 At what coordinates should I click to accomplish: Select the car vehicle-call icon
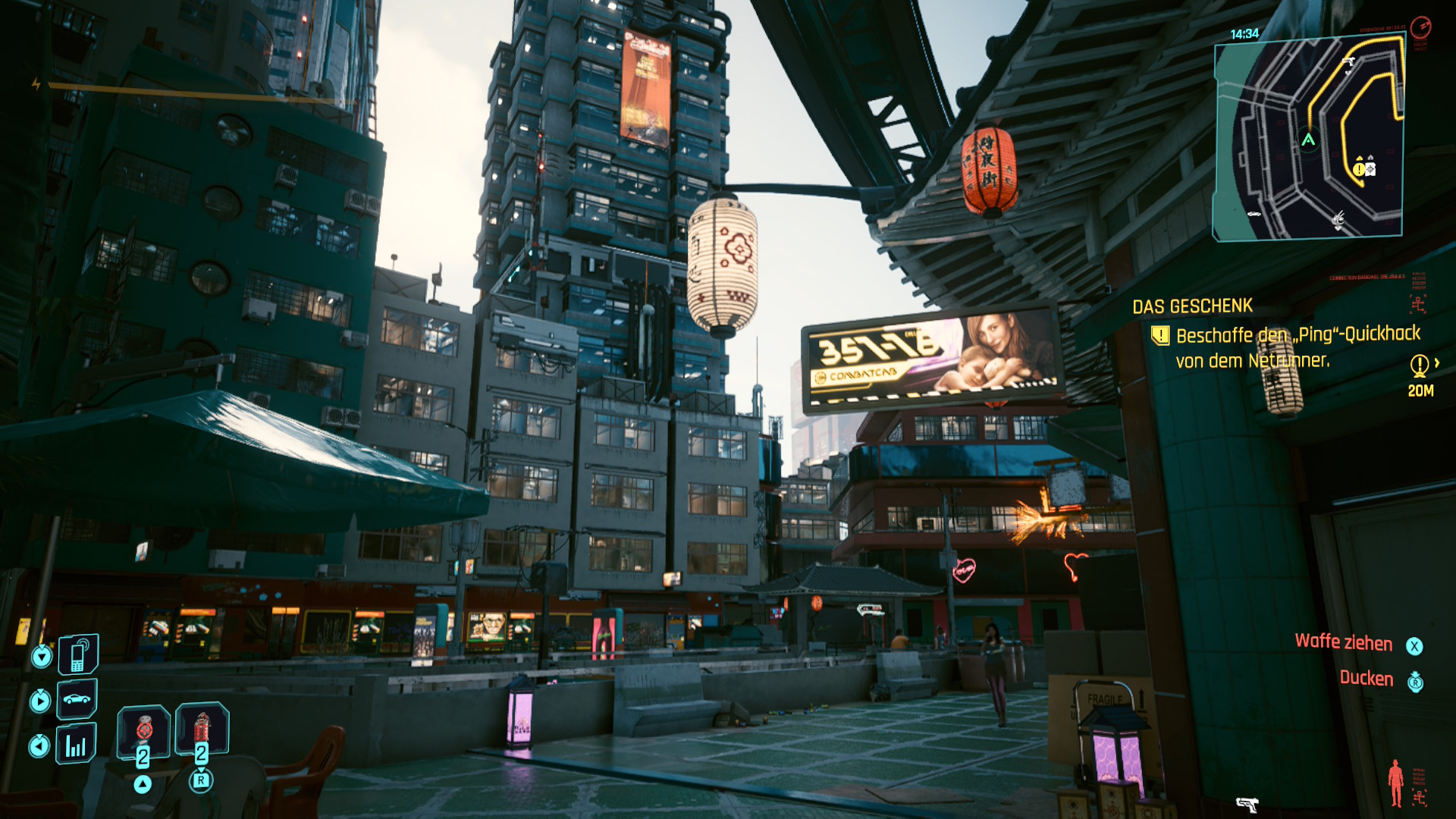(x=77, y=698)
